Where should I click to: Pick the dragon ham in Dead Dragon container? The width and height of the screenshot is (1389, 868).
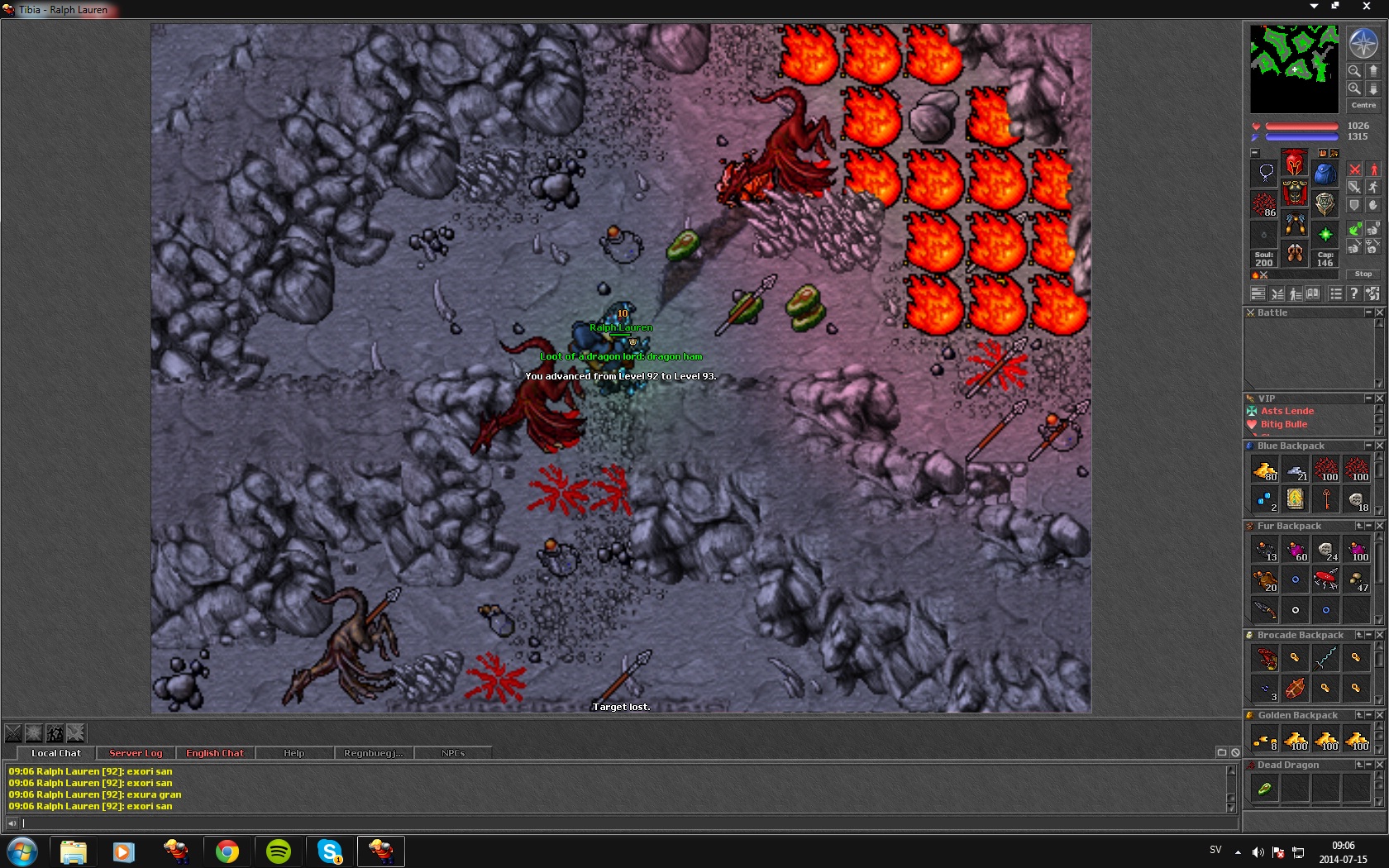click(1264, 789)
